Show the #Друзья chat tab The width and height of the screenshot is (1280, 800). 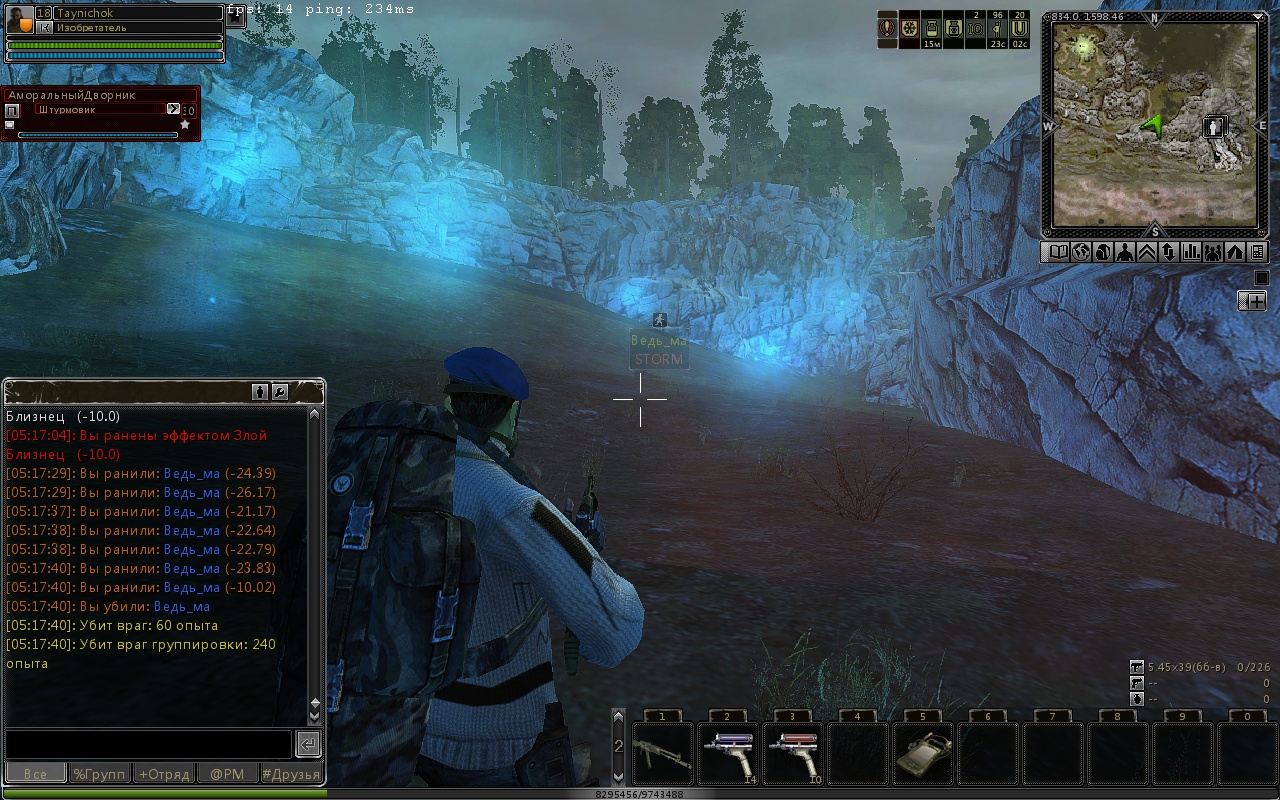click(291, 774)
